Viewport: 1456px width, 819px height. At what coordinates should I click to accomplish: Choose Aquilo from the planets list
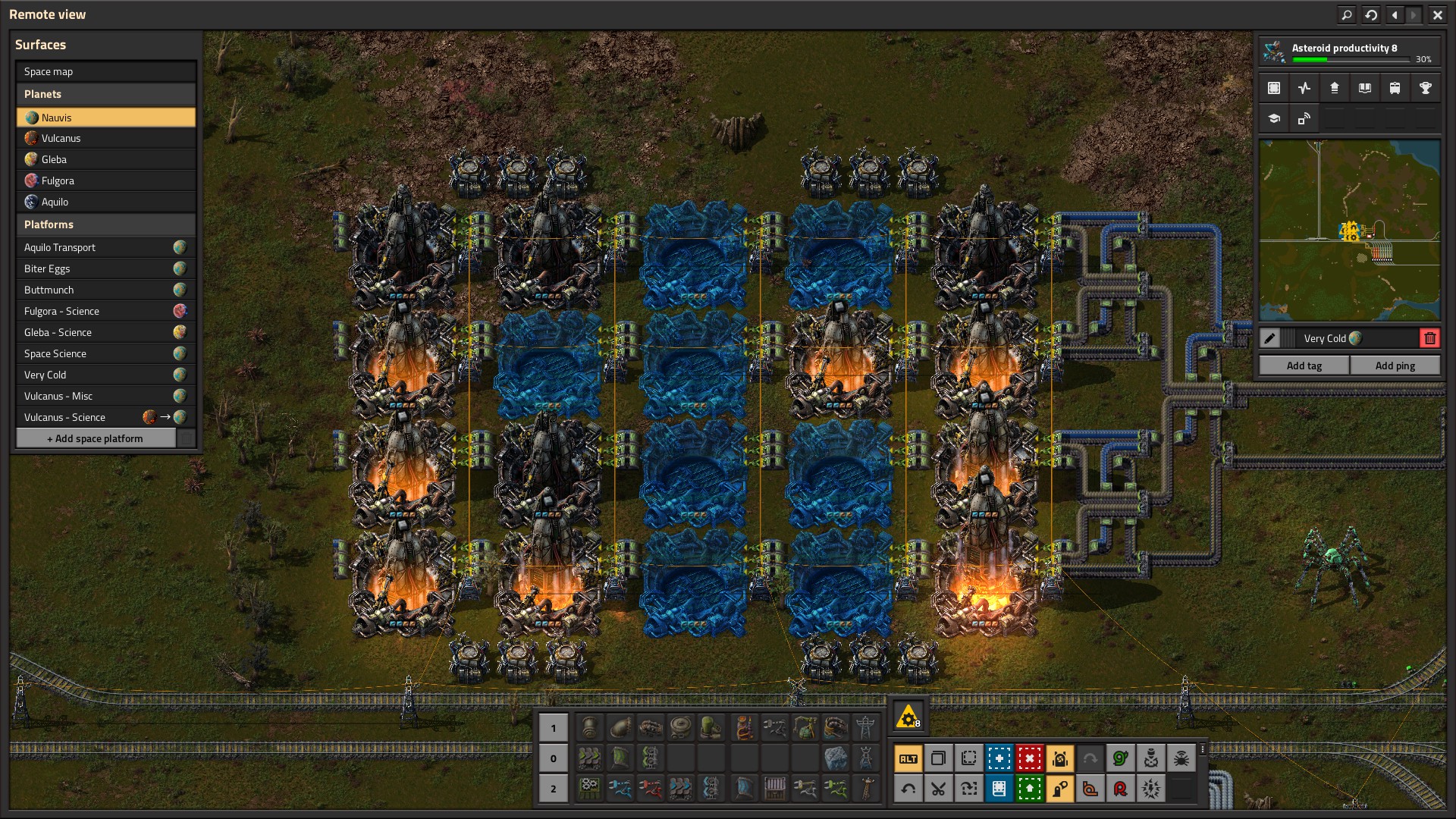[105, 202]
